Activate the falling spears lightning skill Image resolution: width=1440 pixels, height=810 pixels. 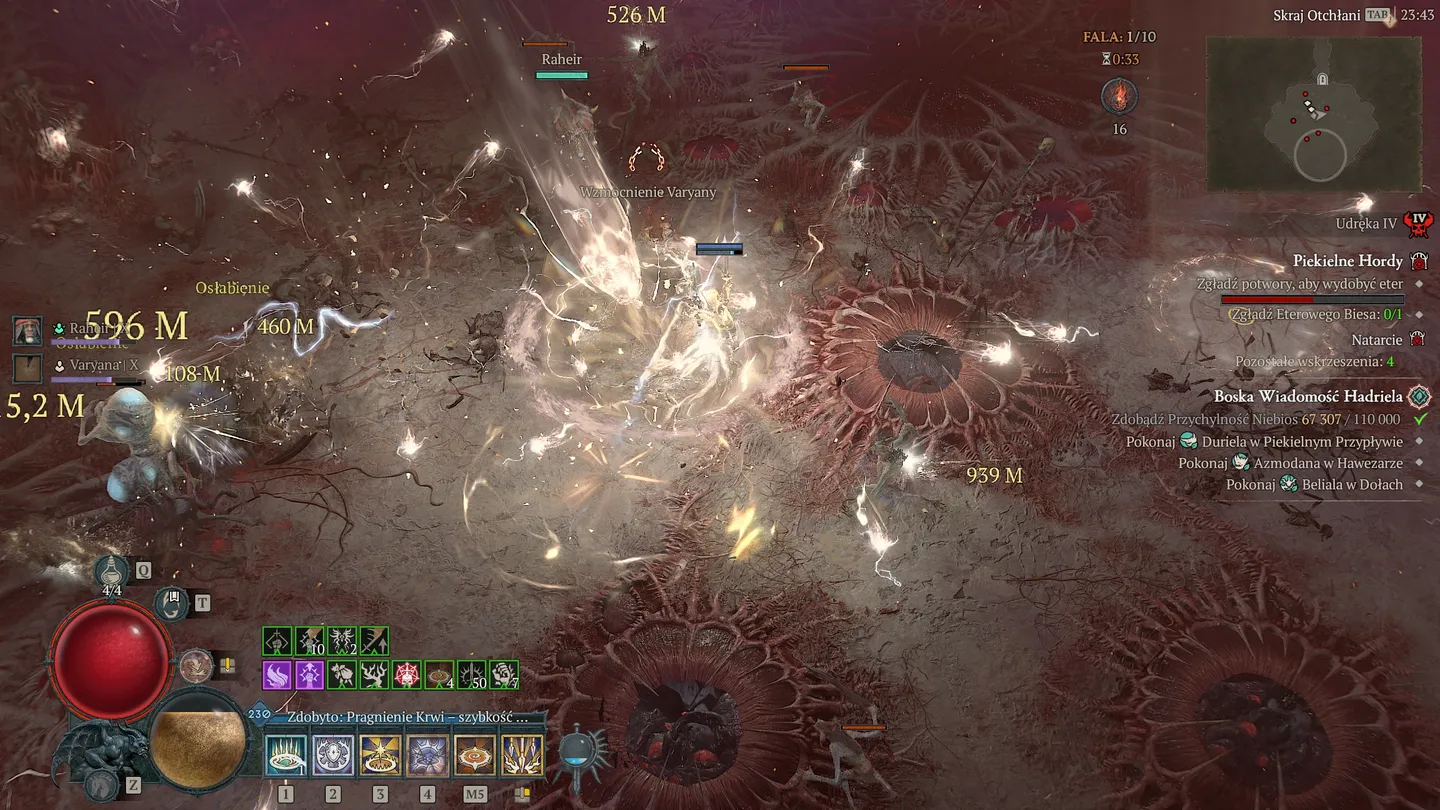[x=521, y=755]
